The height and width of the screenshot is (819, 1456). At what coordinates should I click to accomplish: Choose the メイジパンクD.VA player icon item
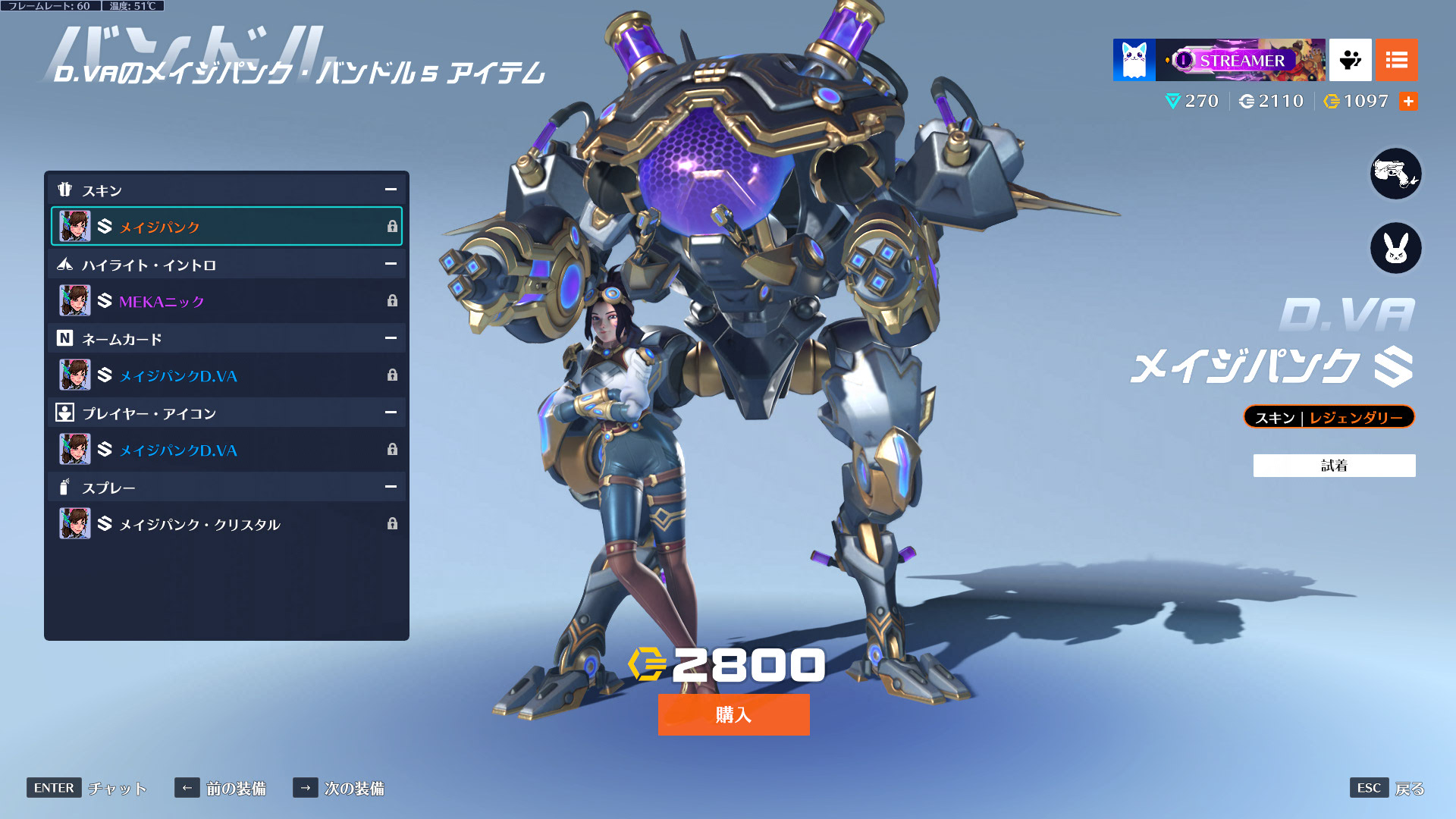pos(227,450)
